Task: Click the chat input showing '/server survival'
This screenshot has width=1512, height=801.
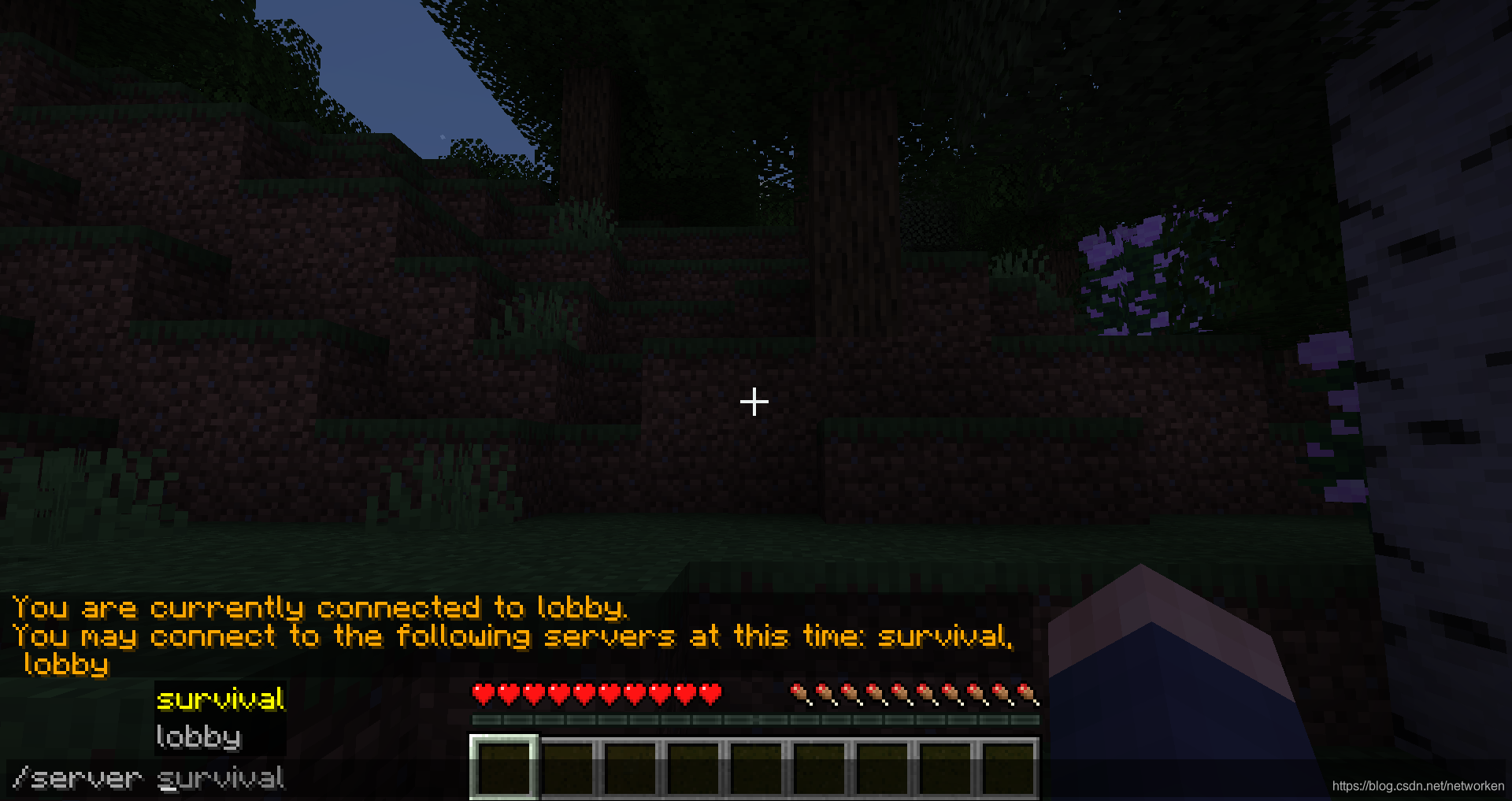Action: click(x=150, y=778)
